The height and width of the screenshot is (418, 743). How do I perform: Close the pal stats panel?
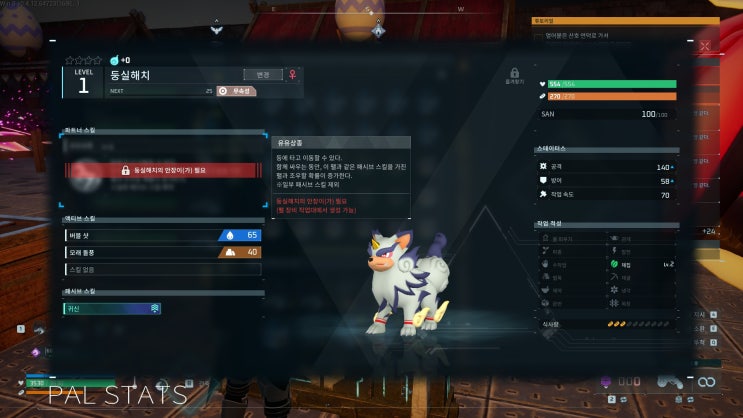tap(705, 46)
